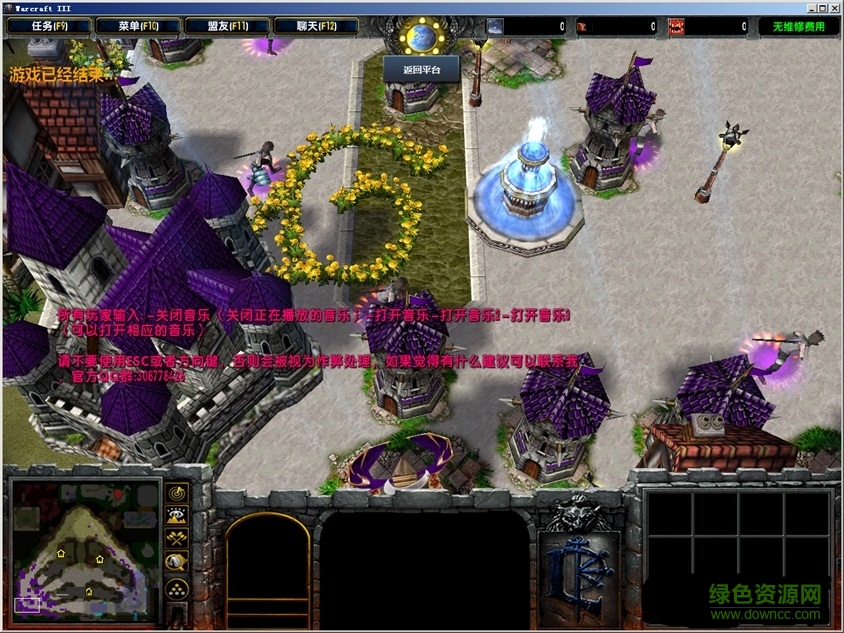The width and height of the screenshot is (844, 633).
Task: Activate the minimap signal ping button
Action: 177,493
